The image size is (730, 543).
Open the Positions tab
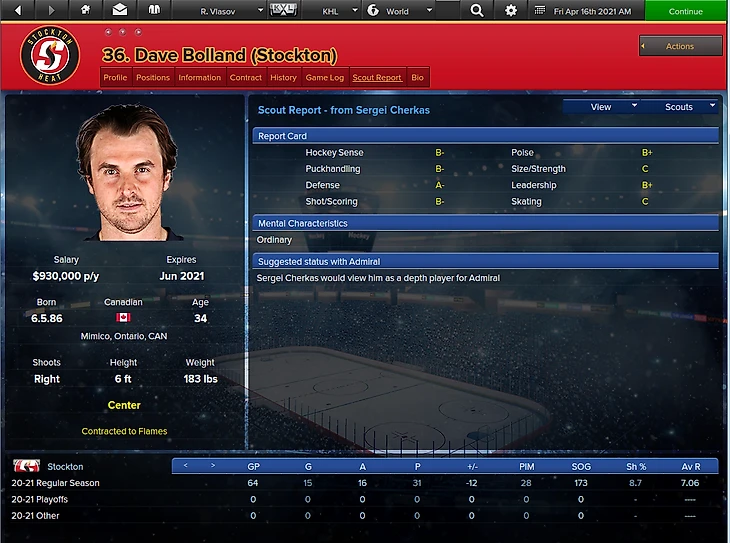[153, 77]
